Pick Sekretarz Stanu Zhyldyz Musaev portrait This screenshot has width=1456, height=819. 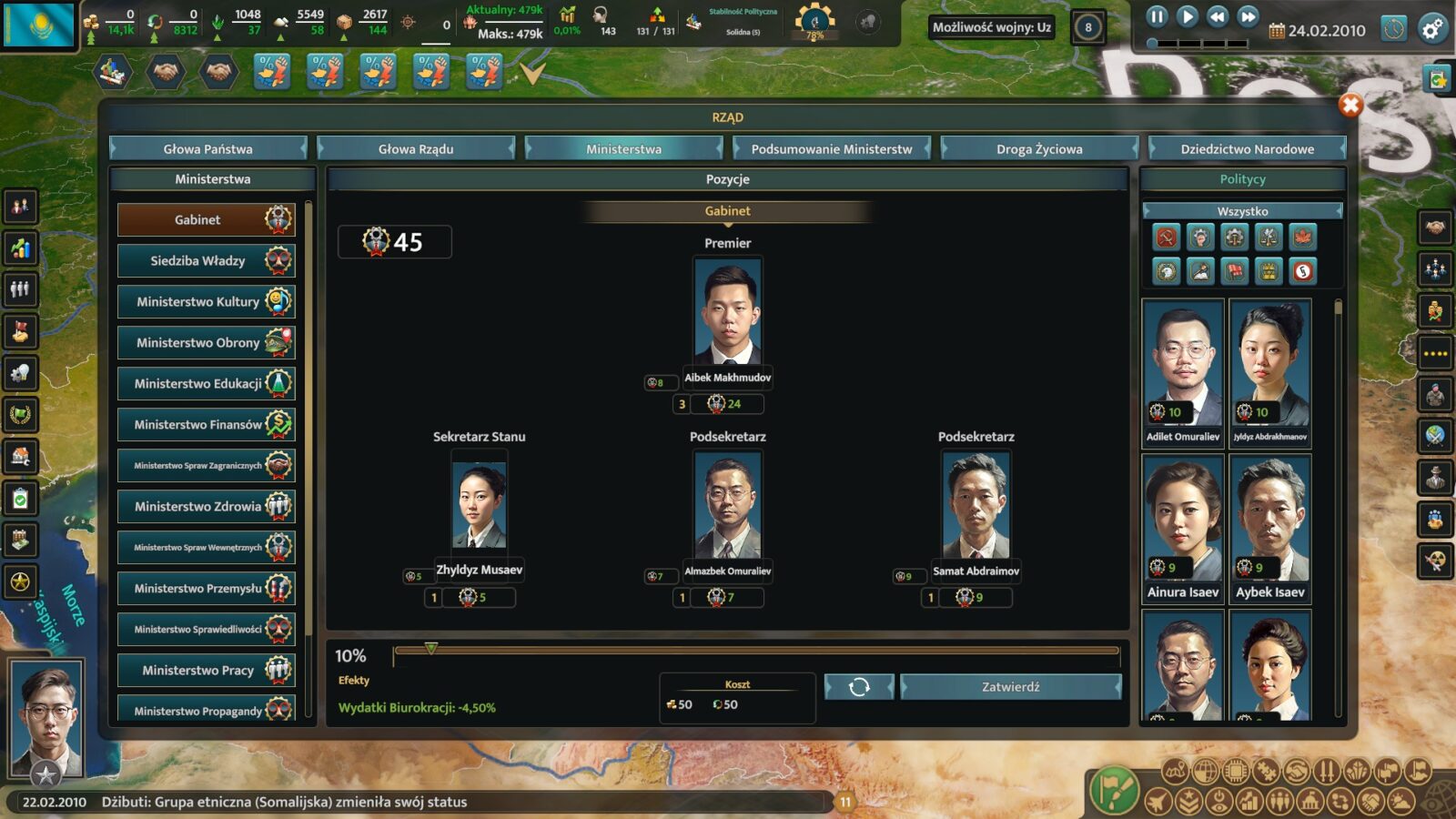(x=480, y=505)
